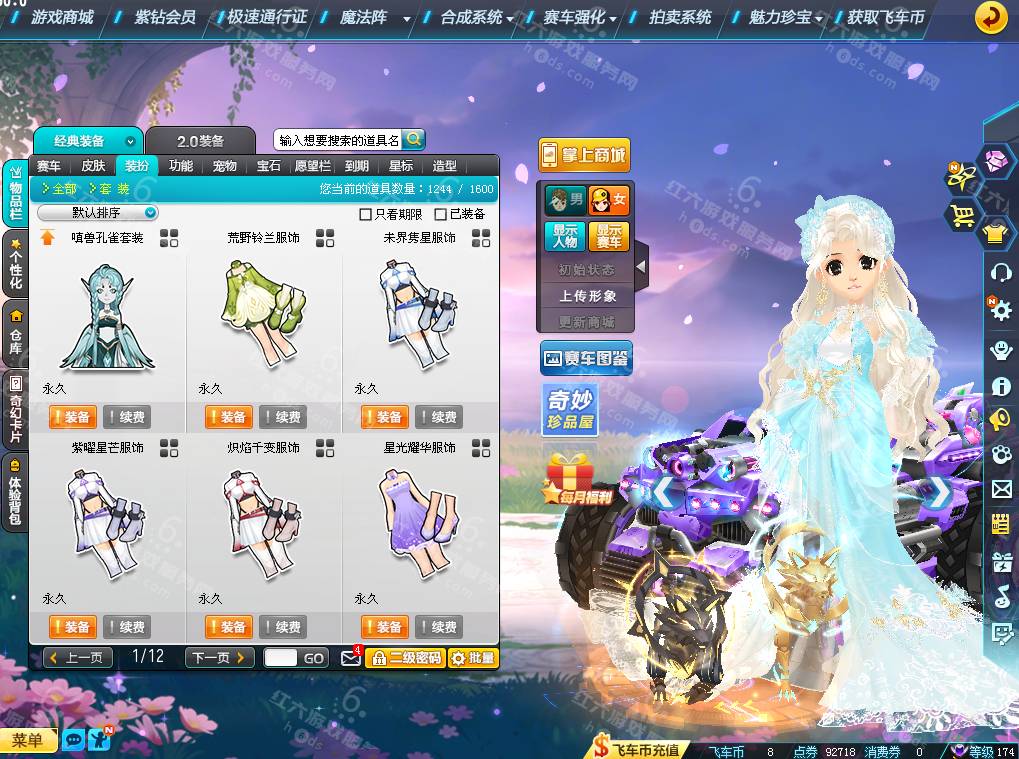This screenshot has width=1019, height=759.
Task: Click the 批量 batch button
Action: 472,657
